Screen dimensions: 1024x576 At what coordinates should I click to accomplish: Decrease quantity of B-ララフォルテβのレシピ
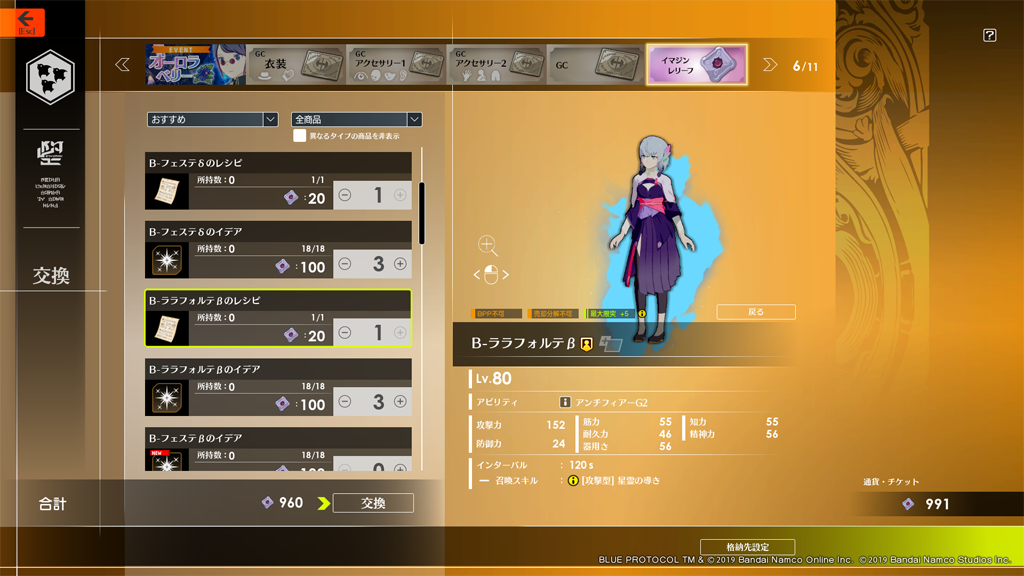[x=345, y=333]
